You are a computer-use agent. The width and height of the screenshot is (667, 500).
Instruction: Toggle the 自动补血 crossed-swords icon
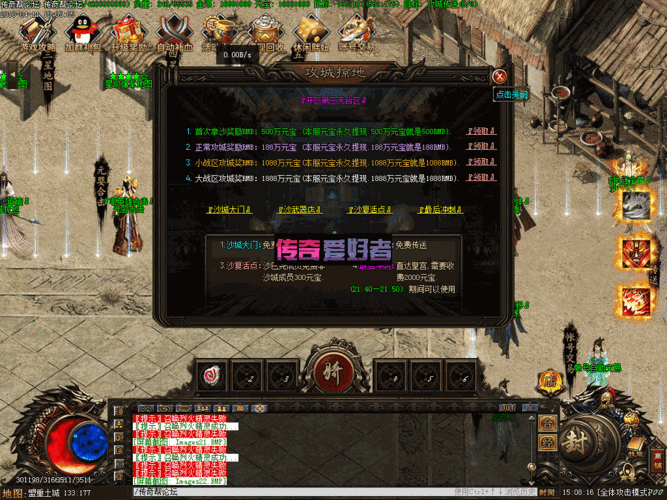pos(172,32)
